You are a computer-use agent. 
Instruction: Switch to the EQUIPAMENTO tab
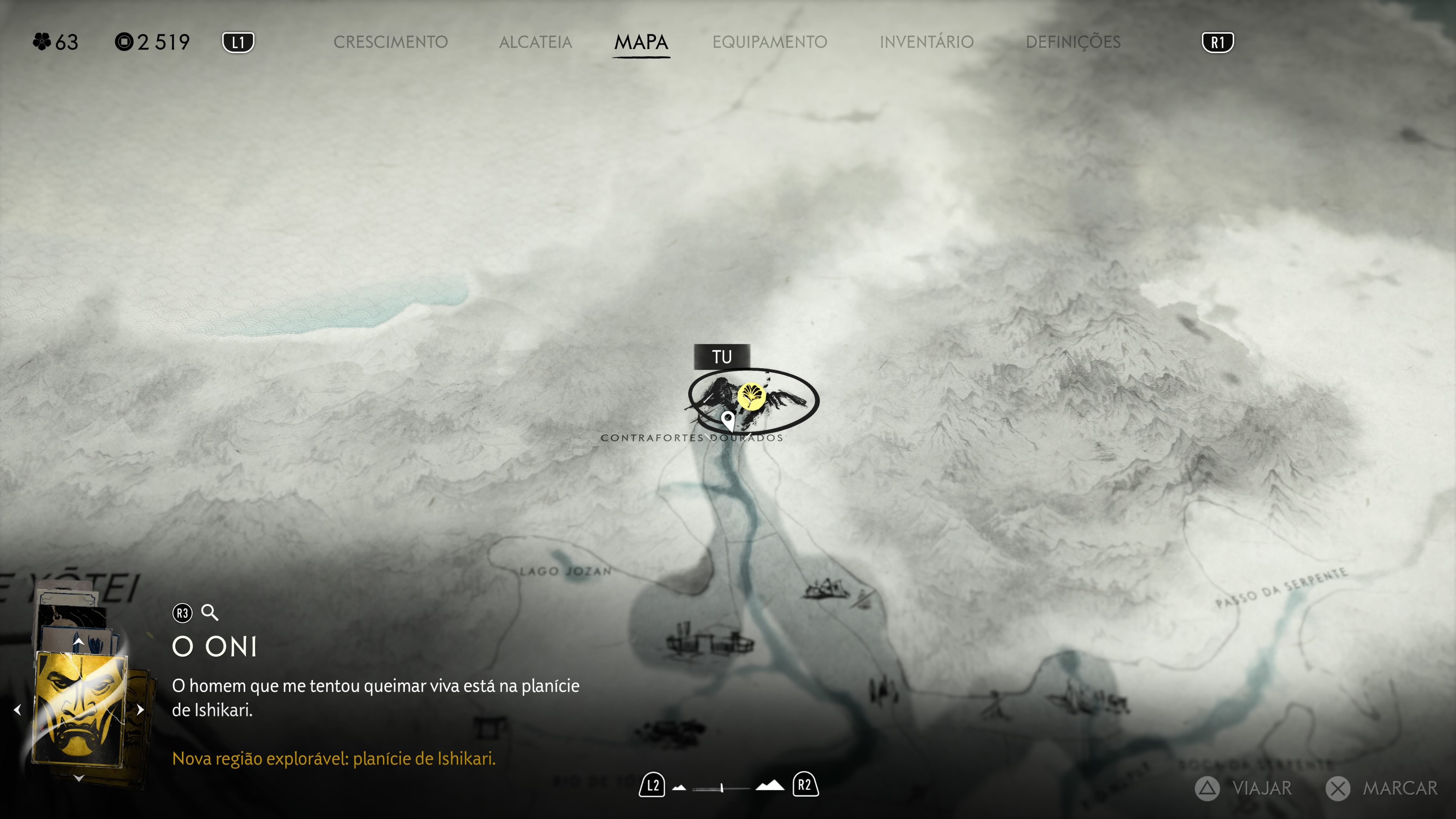pos(770,41)
